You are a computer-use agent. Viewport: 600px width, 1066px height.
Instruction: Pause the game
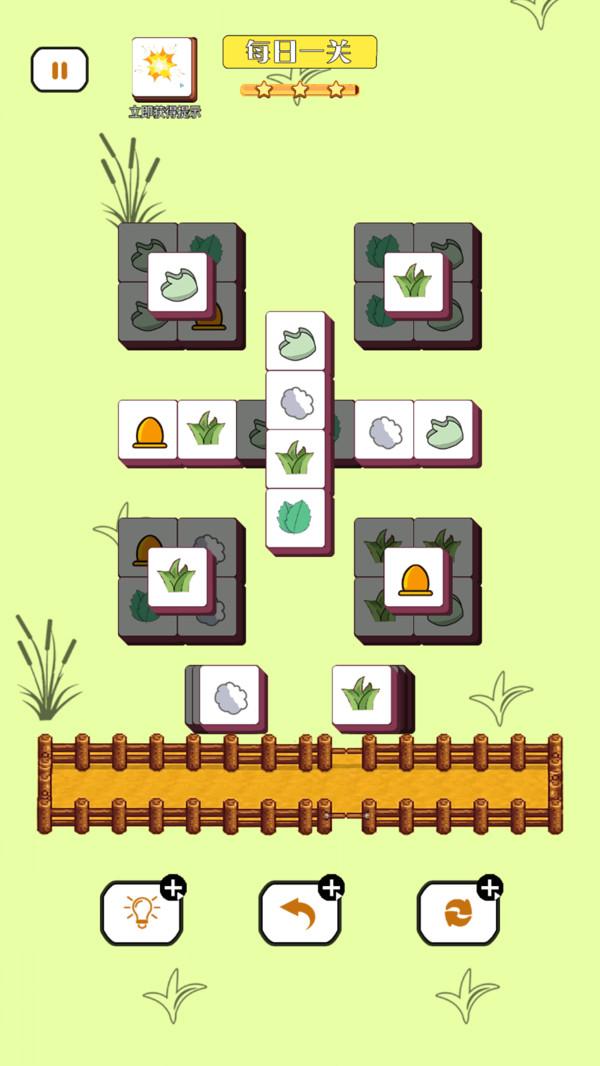click(x=59, y=70)
